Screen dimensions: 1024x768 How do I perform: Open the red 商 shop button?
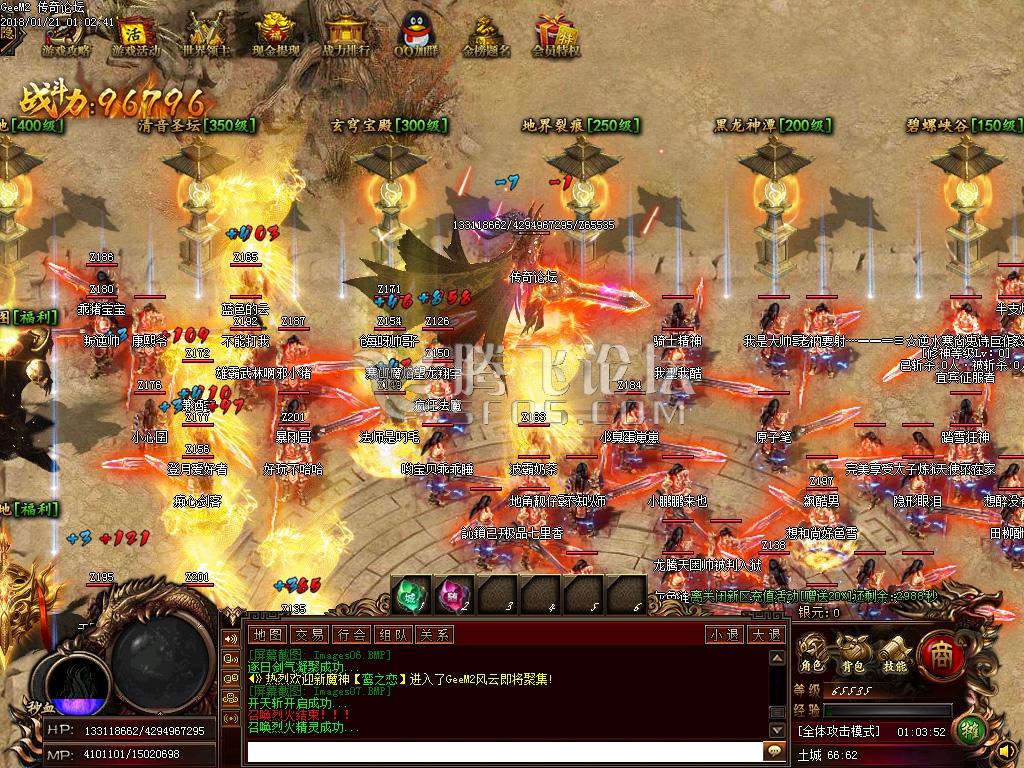click(x=939, y=651)
